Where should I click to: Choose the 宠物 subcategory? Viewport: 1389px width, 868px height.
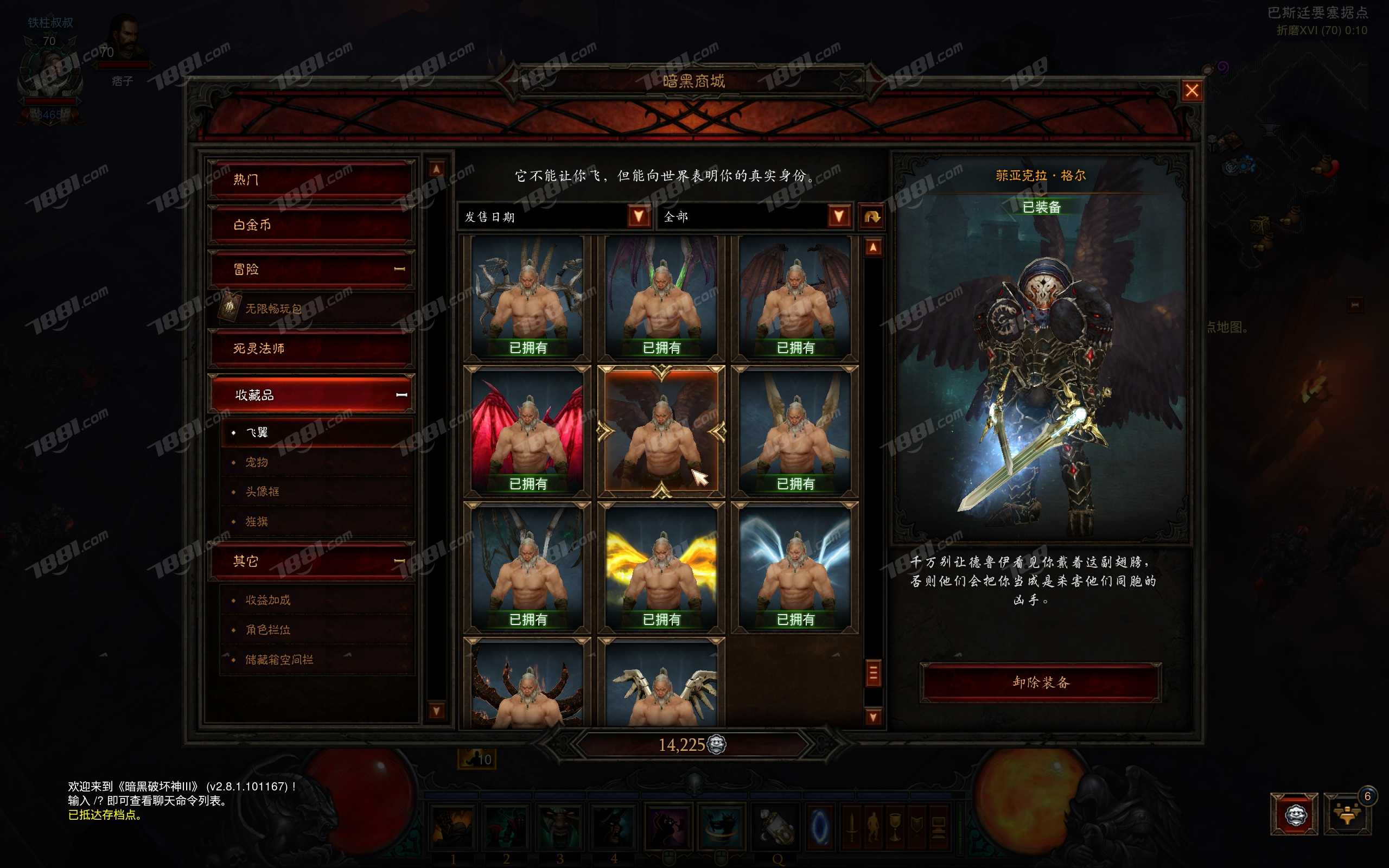tap(257, 462)
